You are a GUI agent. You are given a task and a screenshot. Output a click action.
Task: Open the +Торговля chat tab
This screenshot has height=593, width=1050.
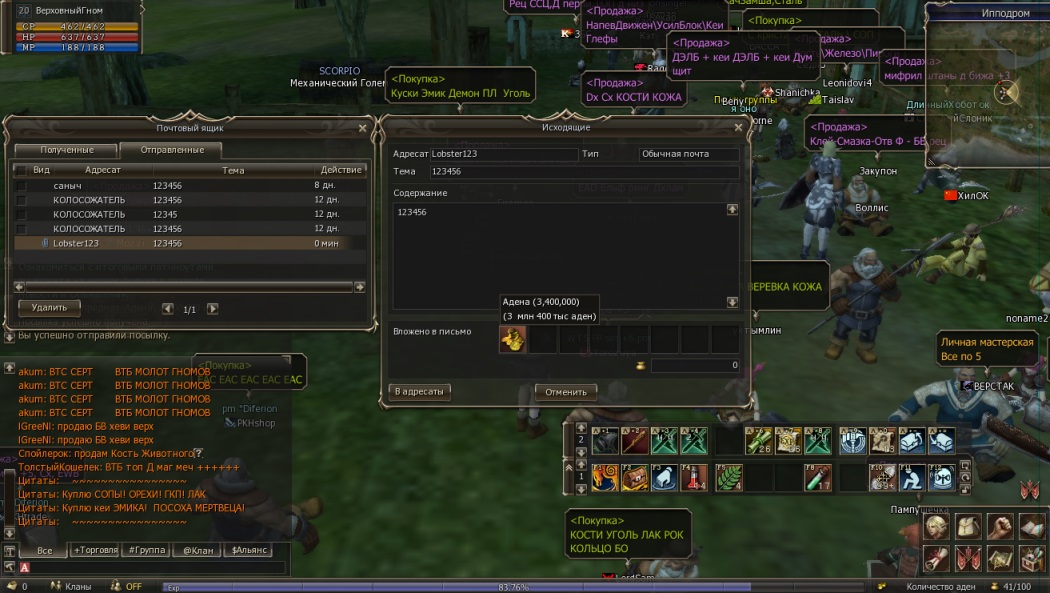96,550
